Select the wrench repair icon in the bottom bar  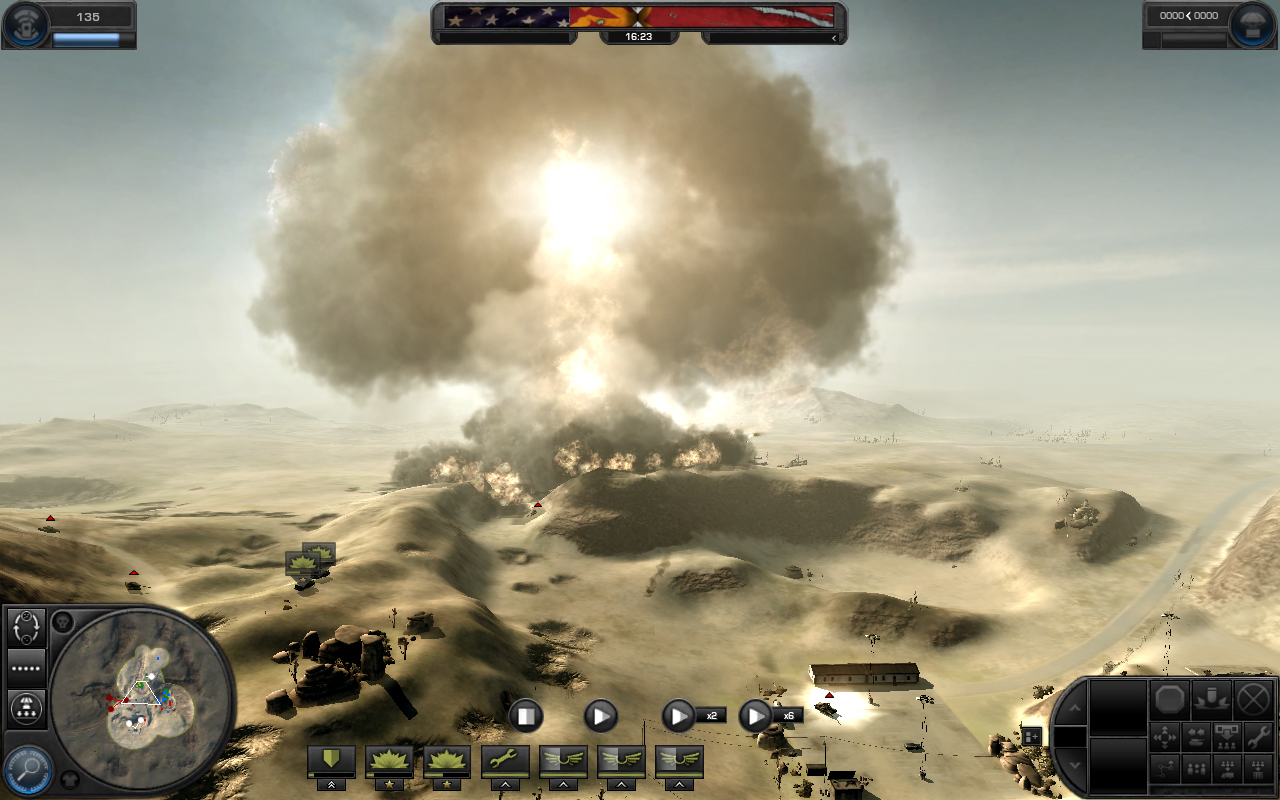pyautogui.click(x=504, y=760)
